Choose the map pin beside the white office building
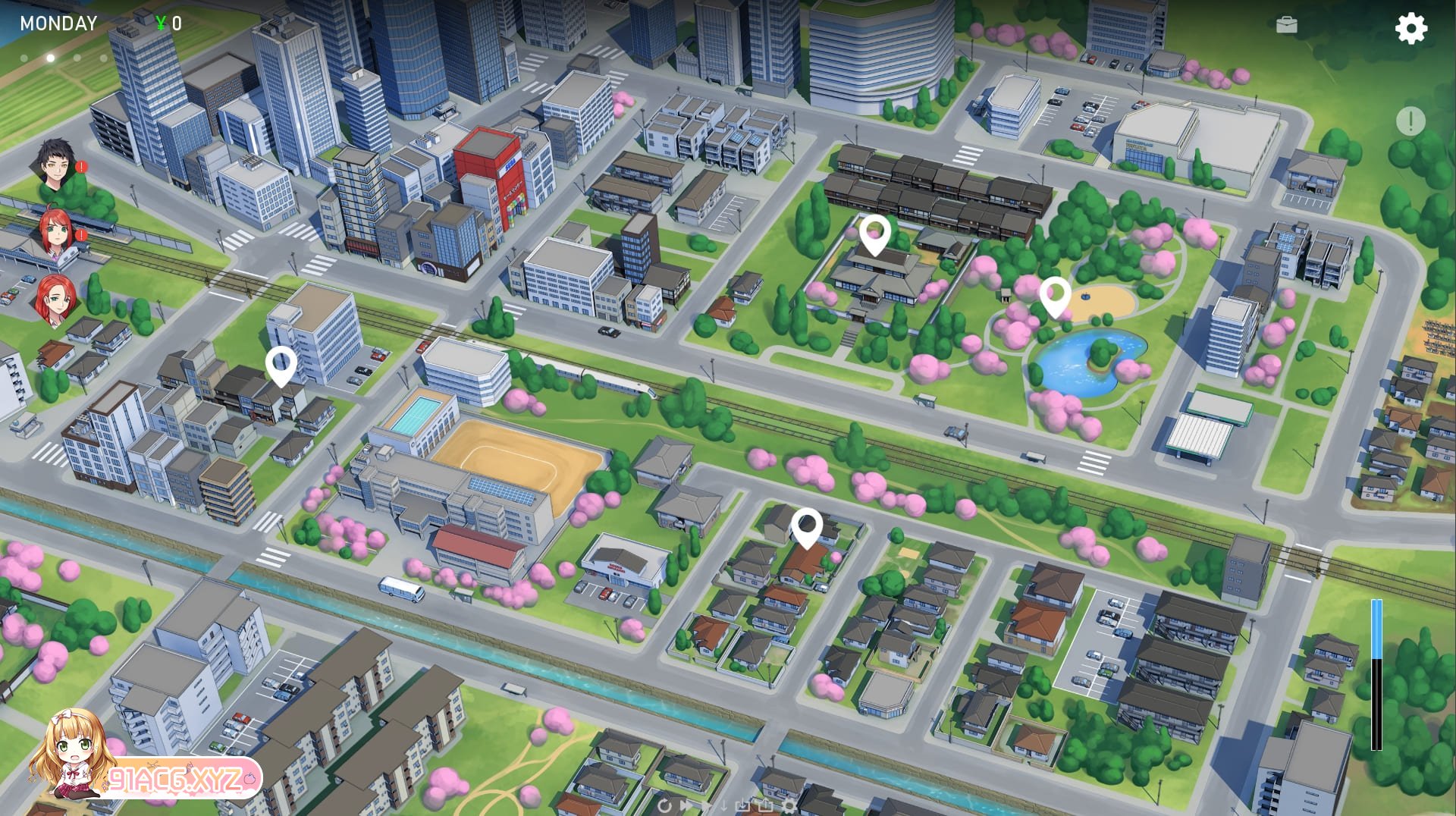 281,366
